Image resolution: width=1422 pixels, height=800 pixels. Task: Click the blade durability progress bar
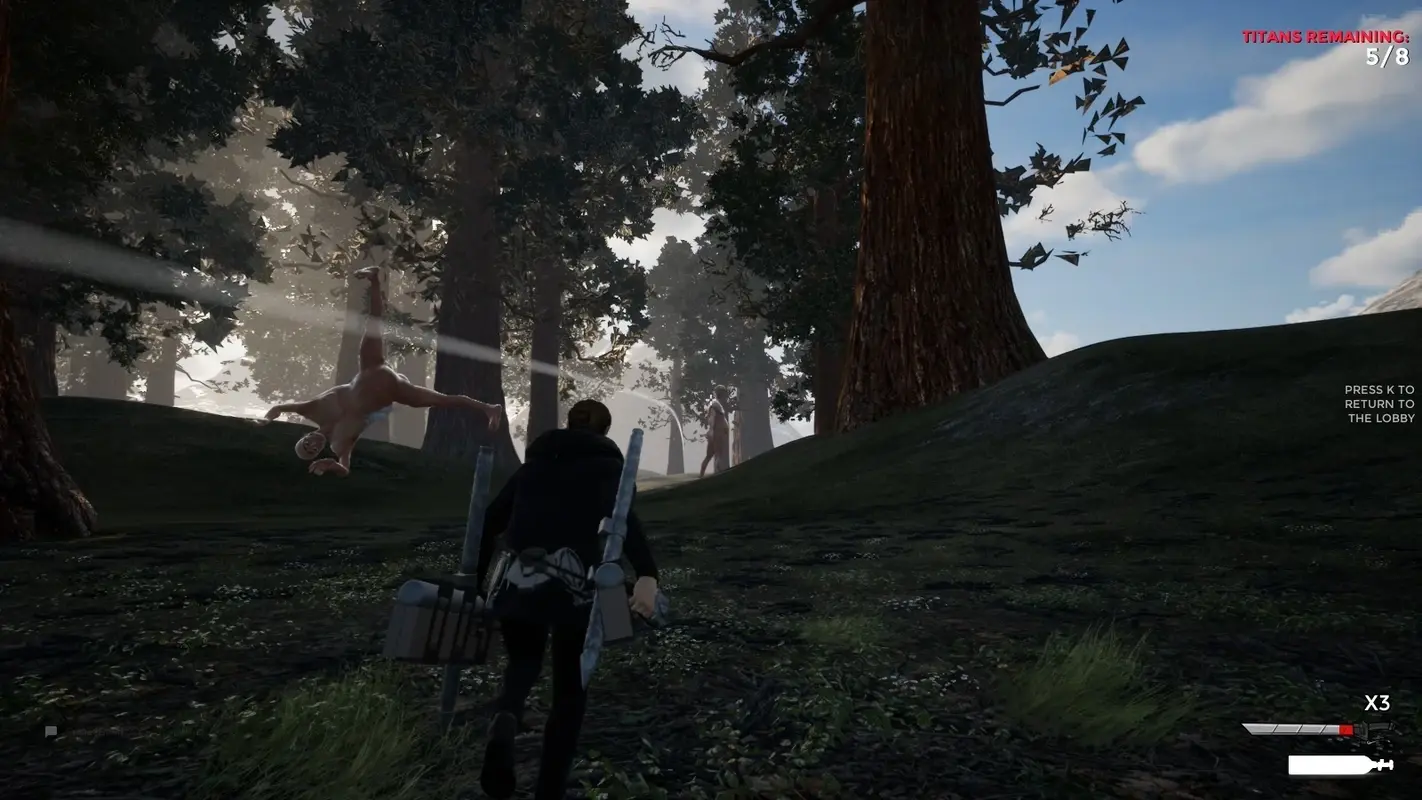(x=1299, y=728)
